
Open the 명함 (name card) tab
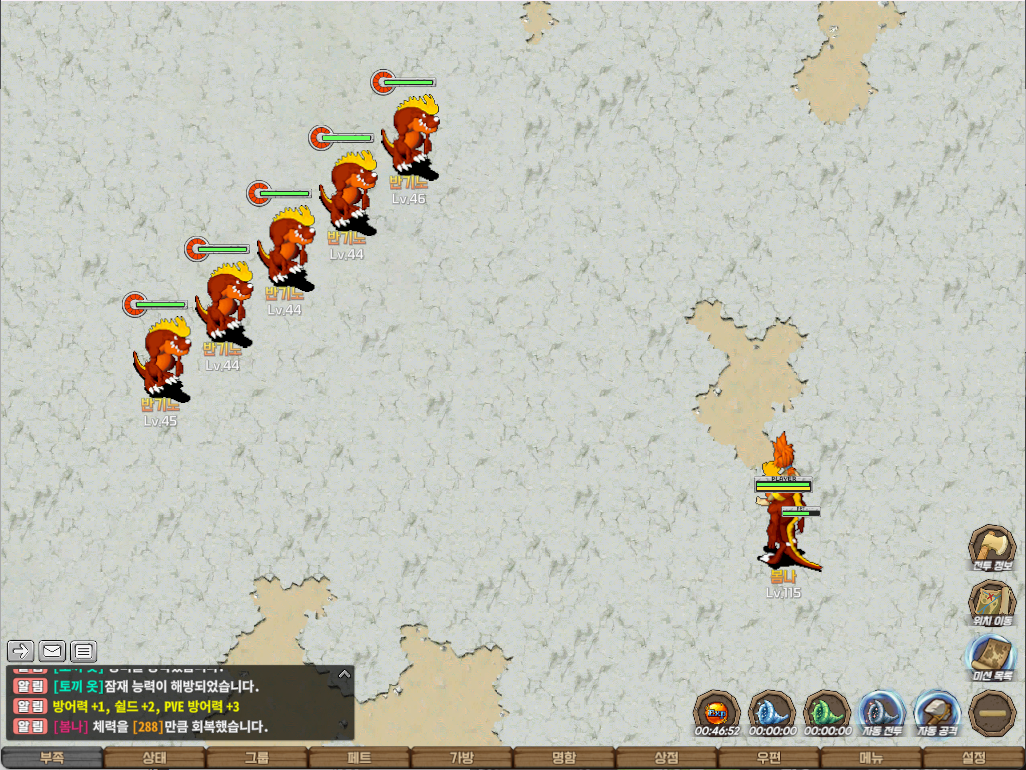(564, 758)
